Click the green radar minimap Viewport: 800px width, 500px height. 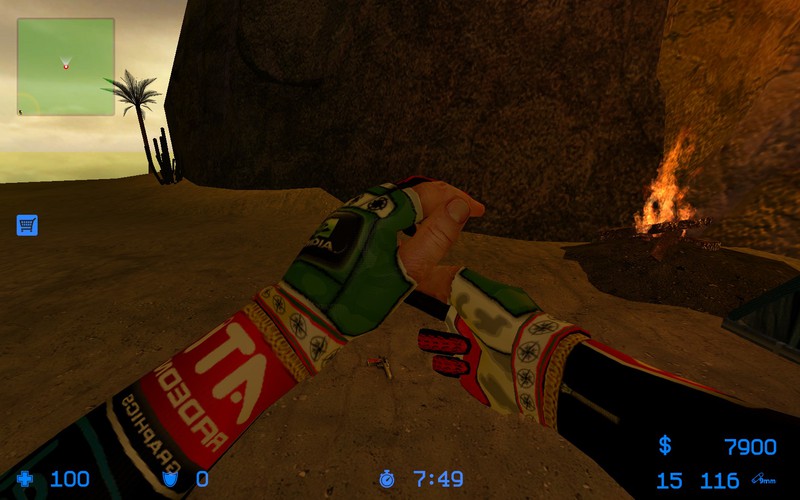pos(66,66)
